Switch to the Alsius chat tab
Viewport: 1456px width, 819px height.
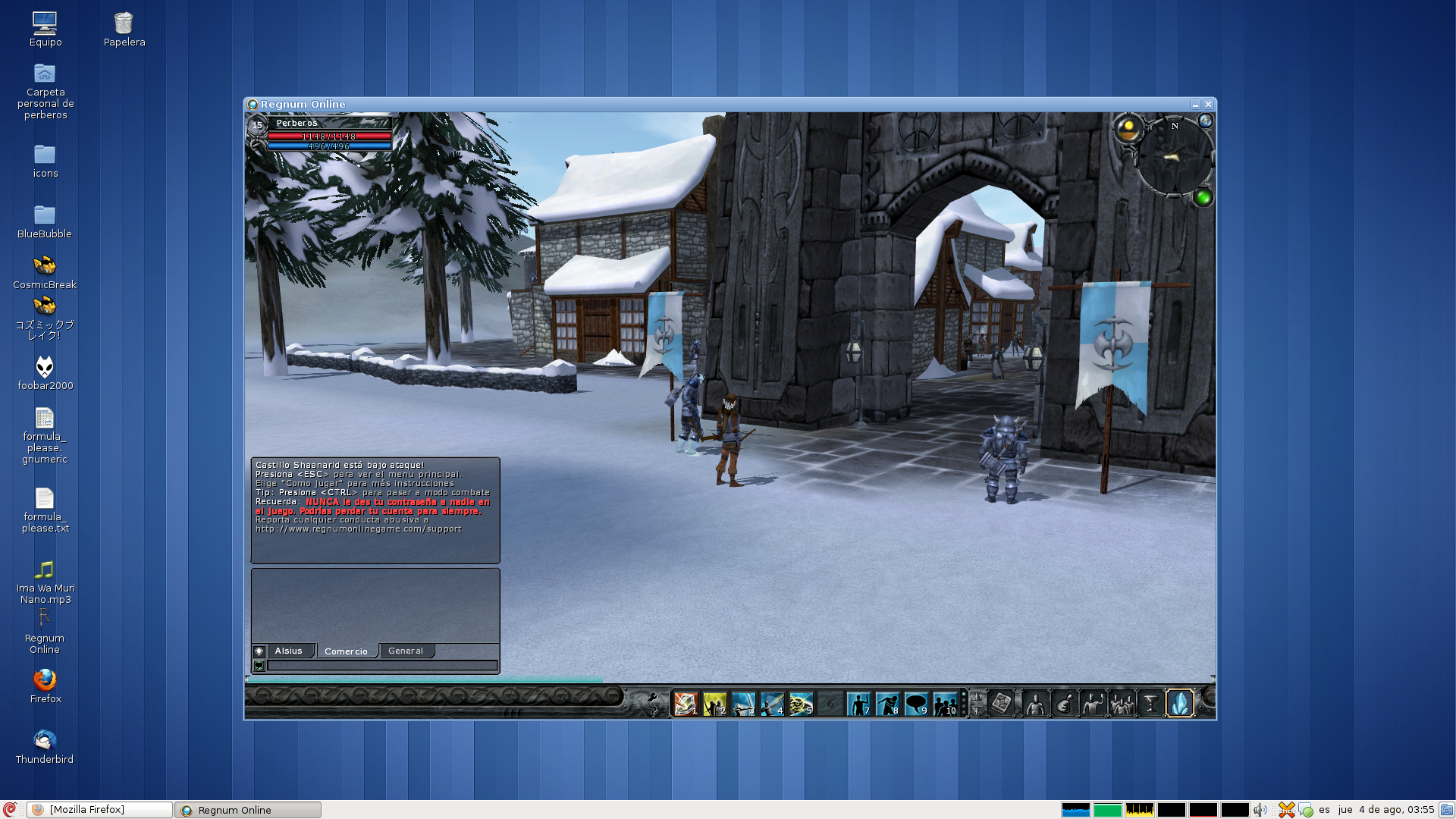point(288,651)
